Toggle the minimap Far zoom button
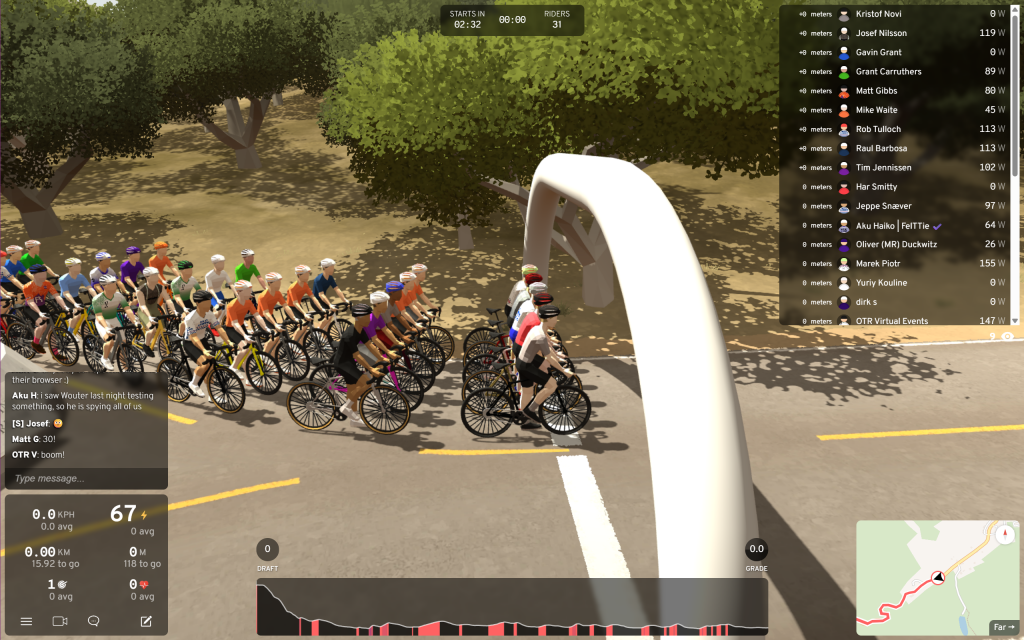Viewport: 1024px width, 640px height. [1003, 627]
